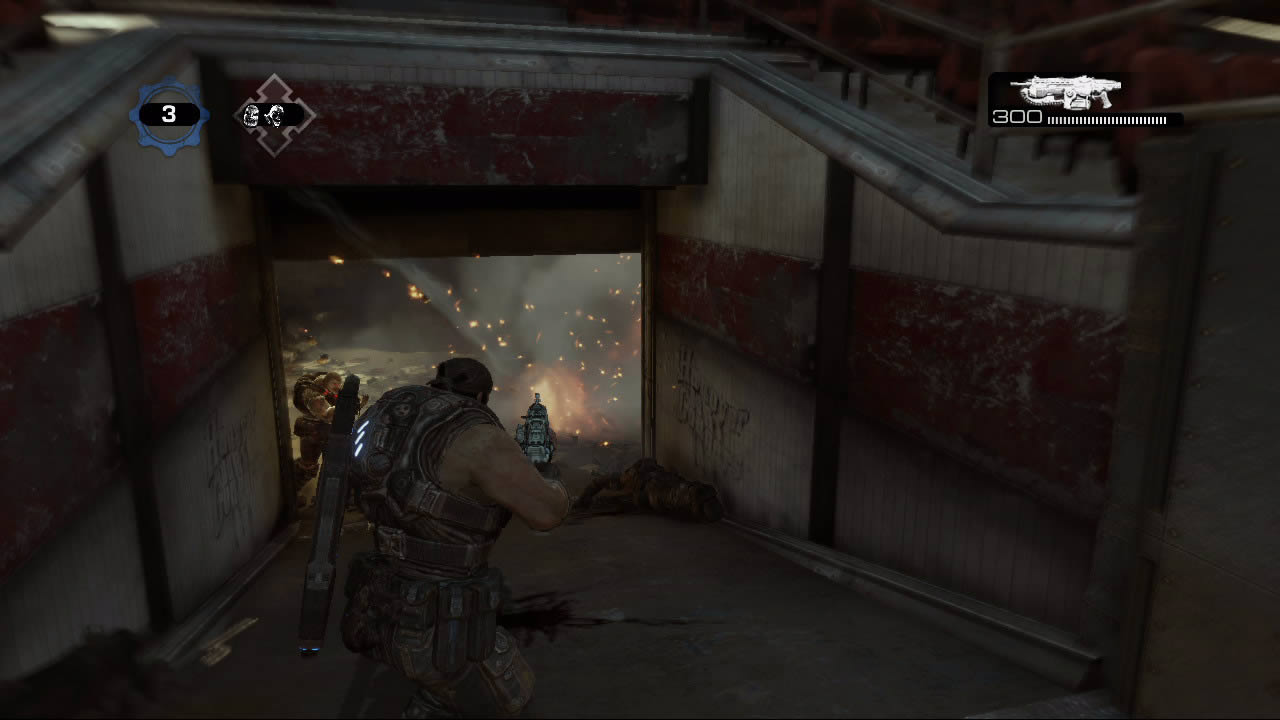Click the enemy turret in the doorway
1280x720 pixels.
[x=535, y=430]
